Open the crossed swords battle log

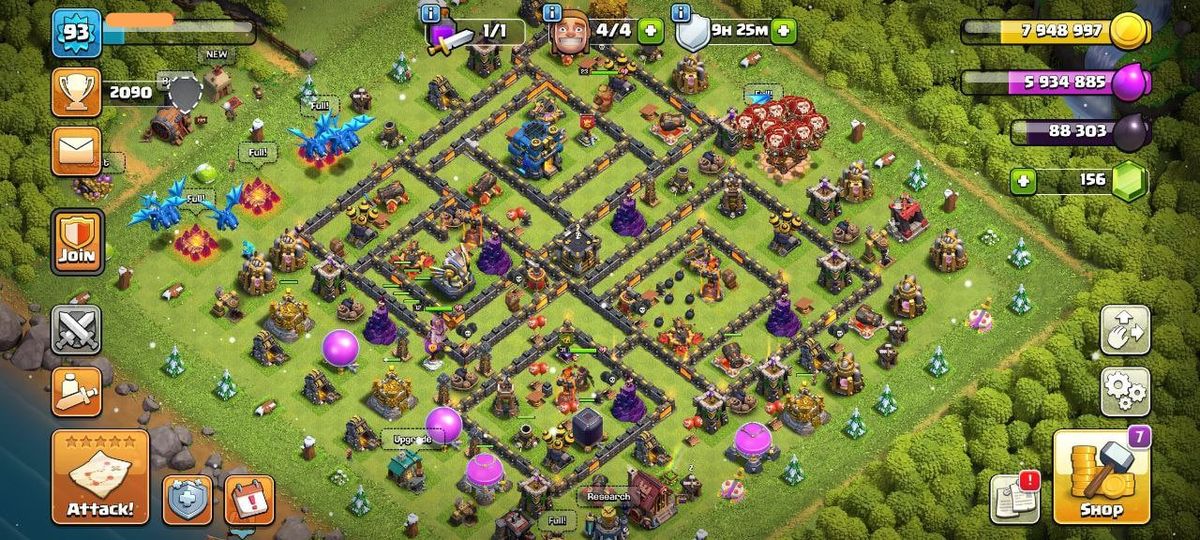click(77, 329)
